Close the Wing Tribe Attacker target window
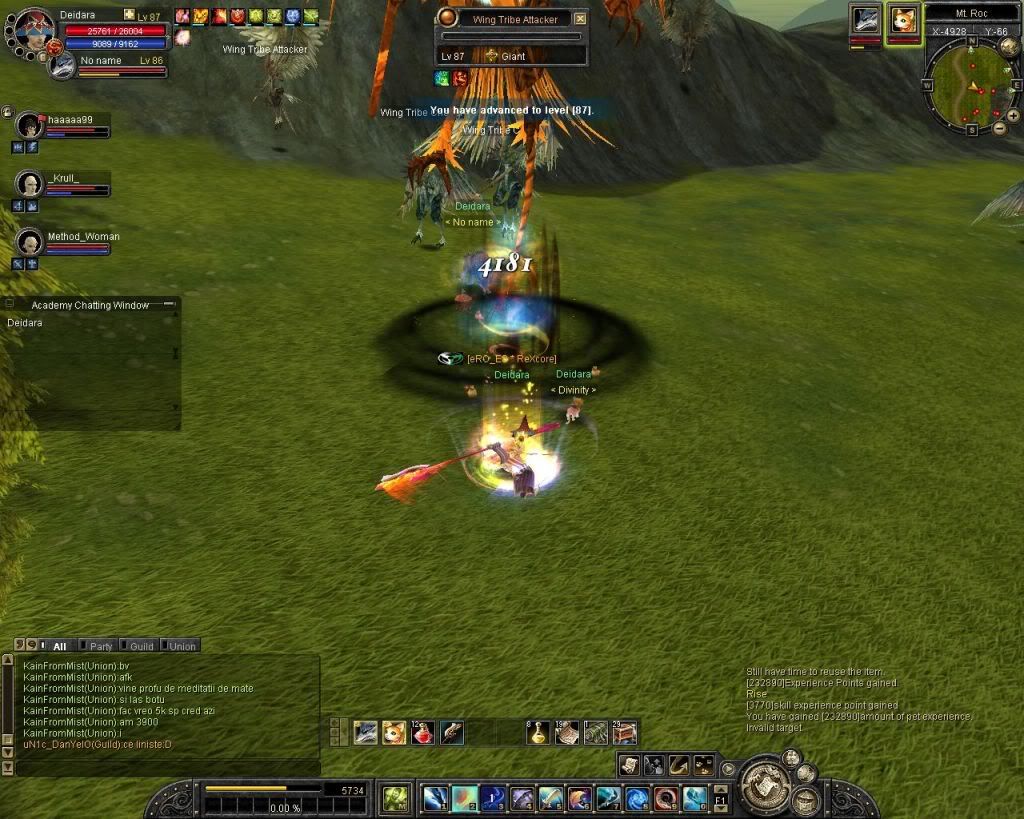Image resolution: width=1024 pixels, height=819 pixels. (580, 19)
